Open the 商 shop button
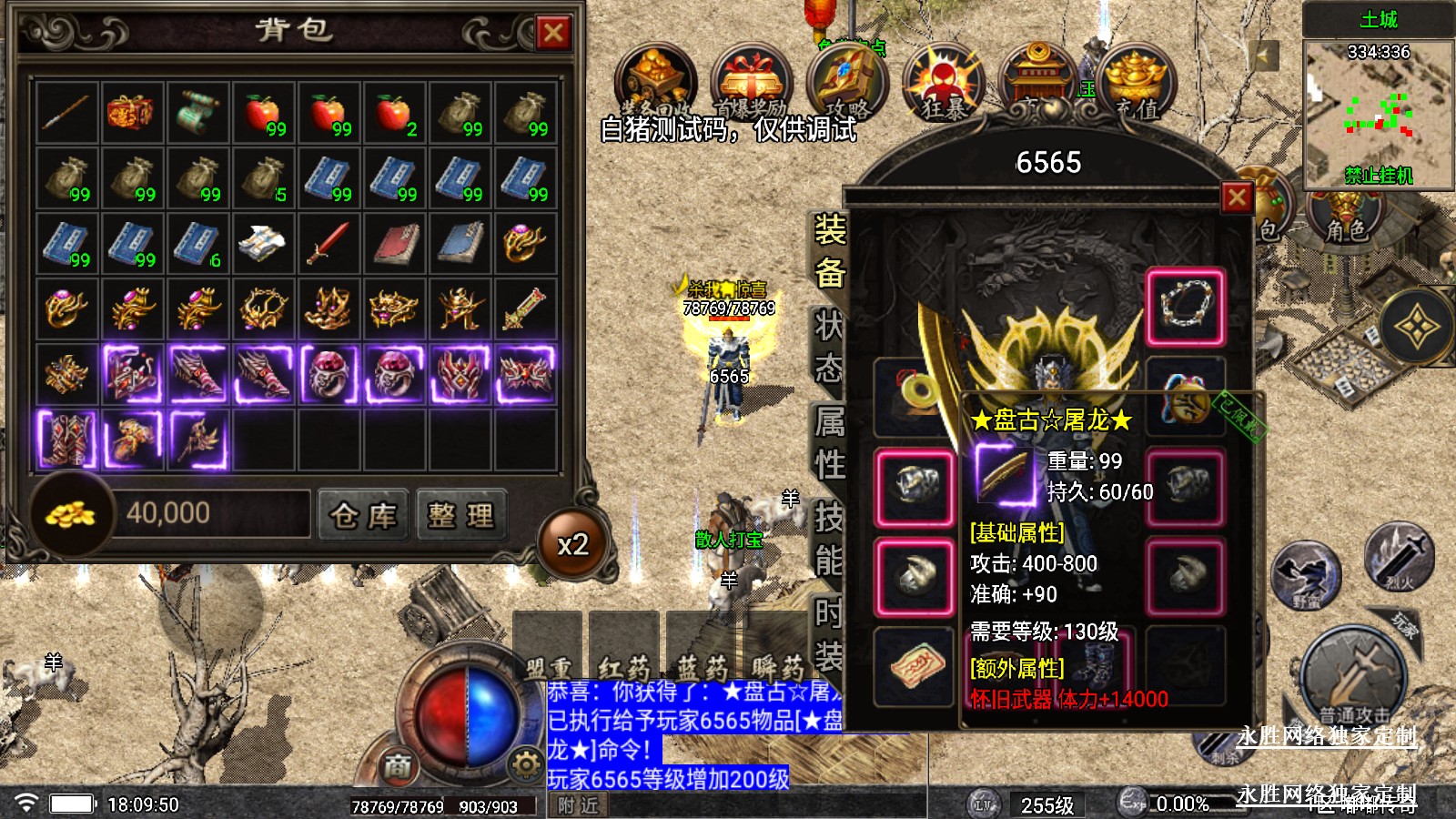The width and height of the screenshot is (1456, 819). tap(398, 766)
